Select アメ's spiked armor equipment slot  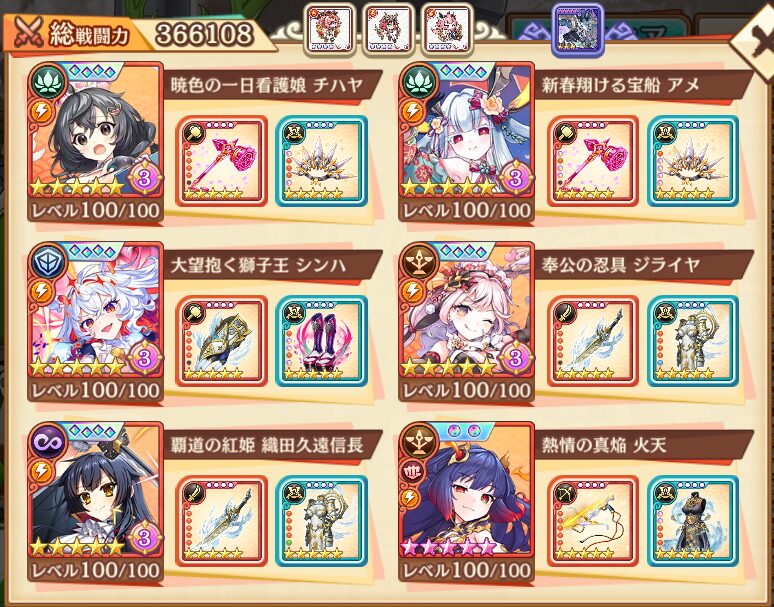(692, 161)
